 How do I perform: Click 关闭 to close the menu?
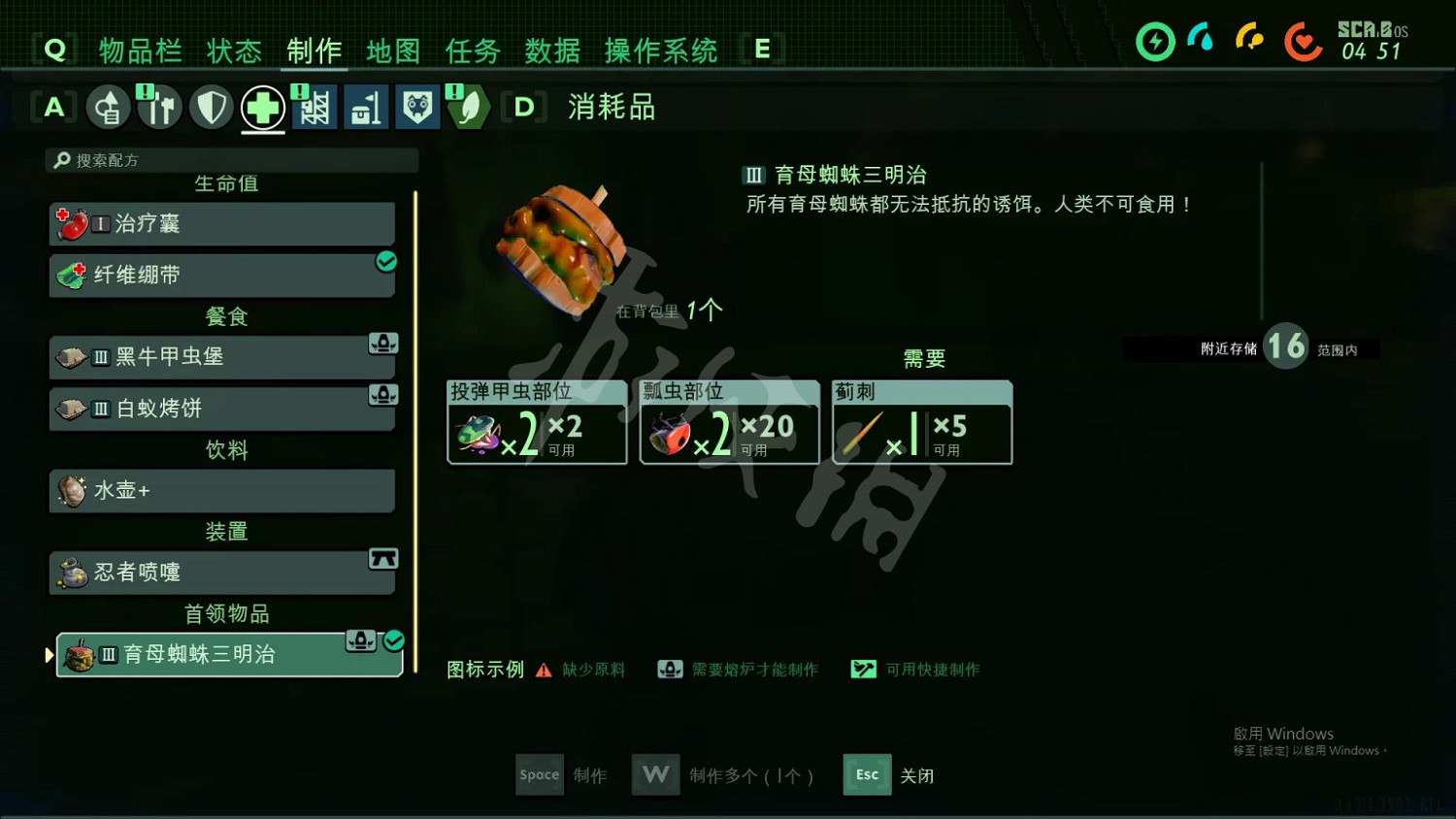[916, 775]
